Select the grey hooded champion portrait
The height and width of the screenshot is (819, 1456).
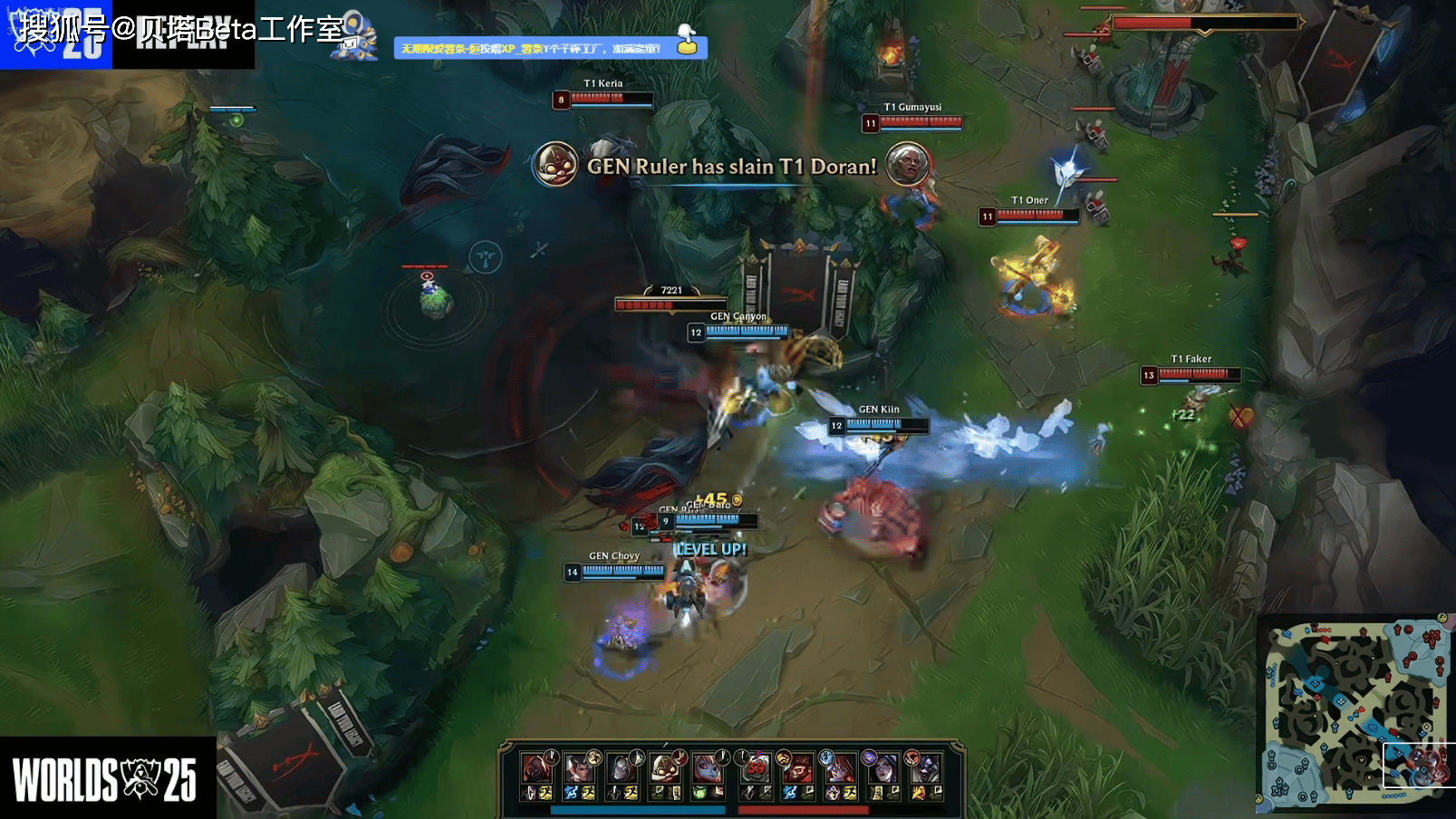(x=622, y=768)
